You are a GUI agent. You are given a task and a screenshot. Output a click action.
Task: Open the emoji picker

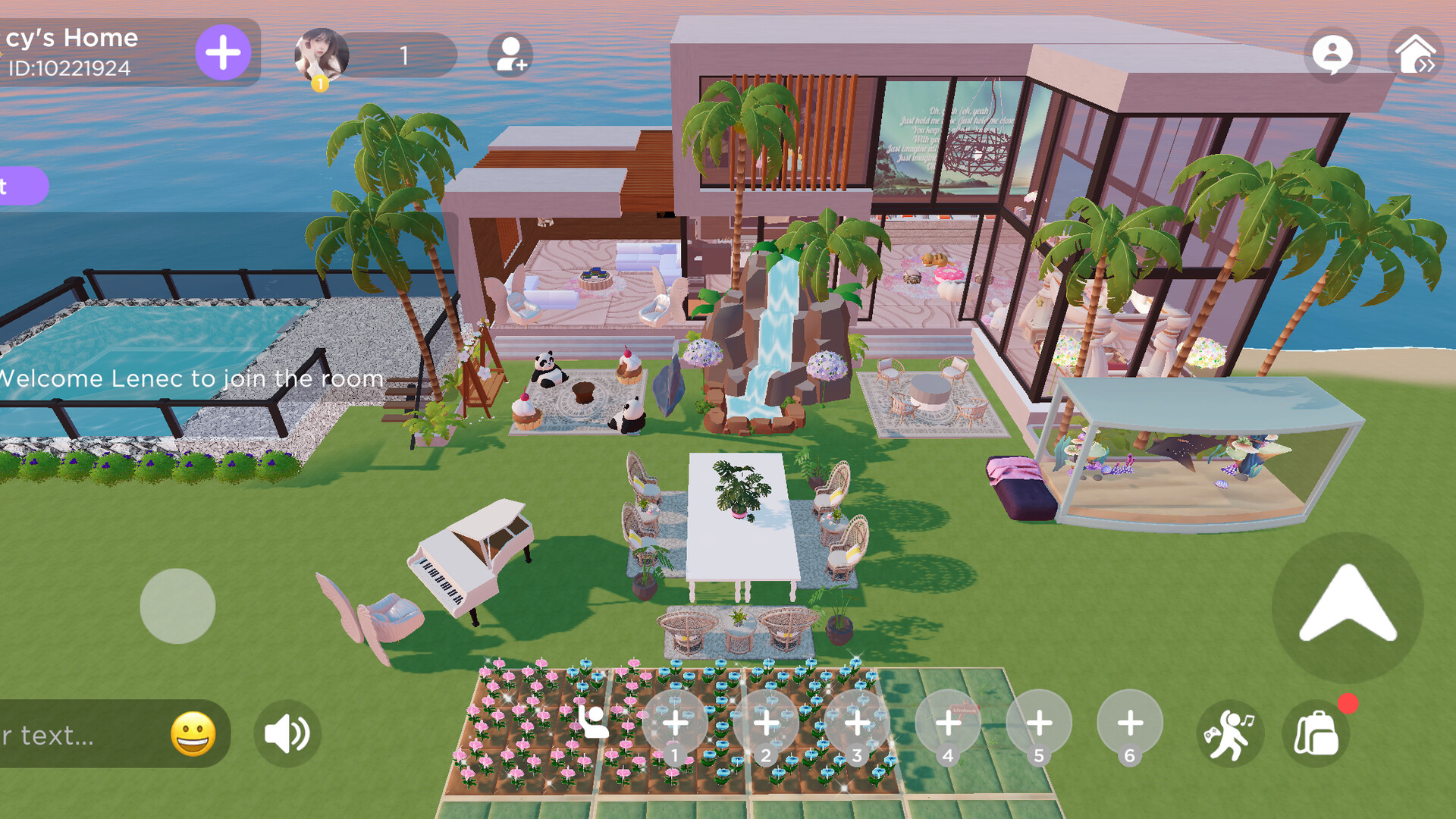click(194, 733)
